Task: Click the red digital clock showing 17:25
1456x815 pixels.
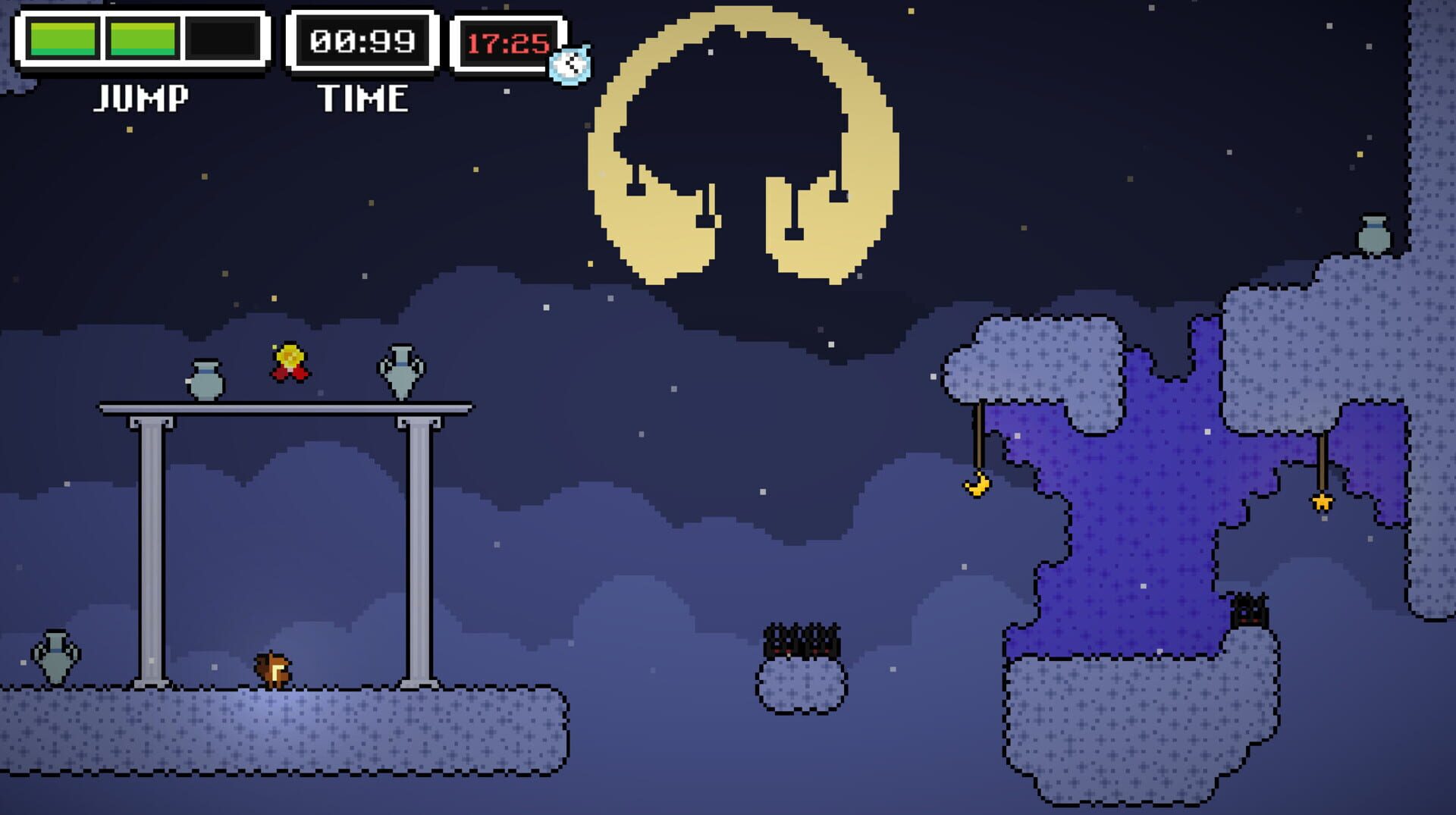Action: 507,42
